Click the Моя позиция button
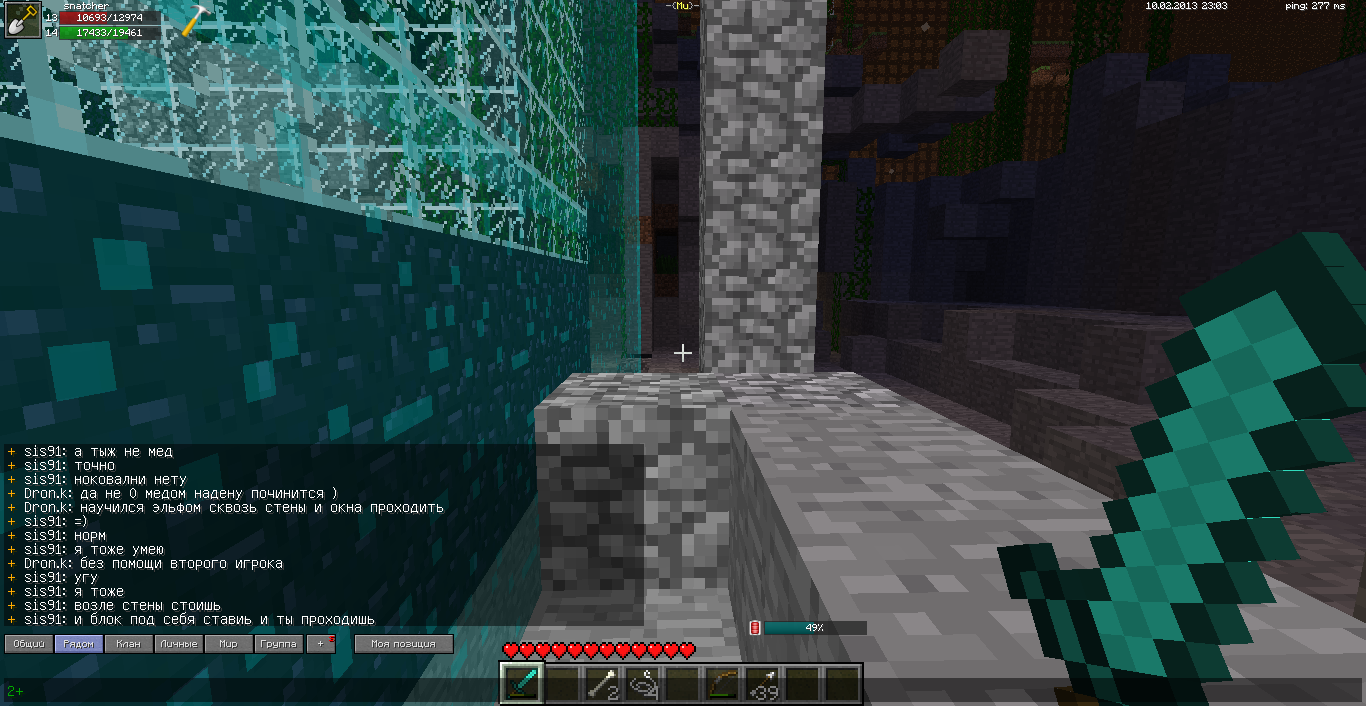The height and width of the screenshot is (706, 1366). [404, 644]
